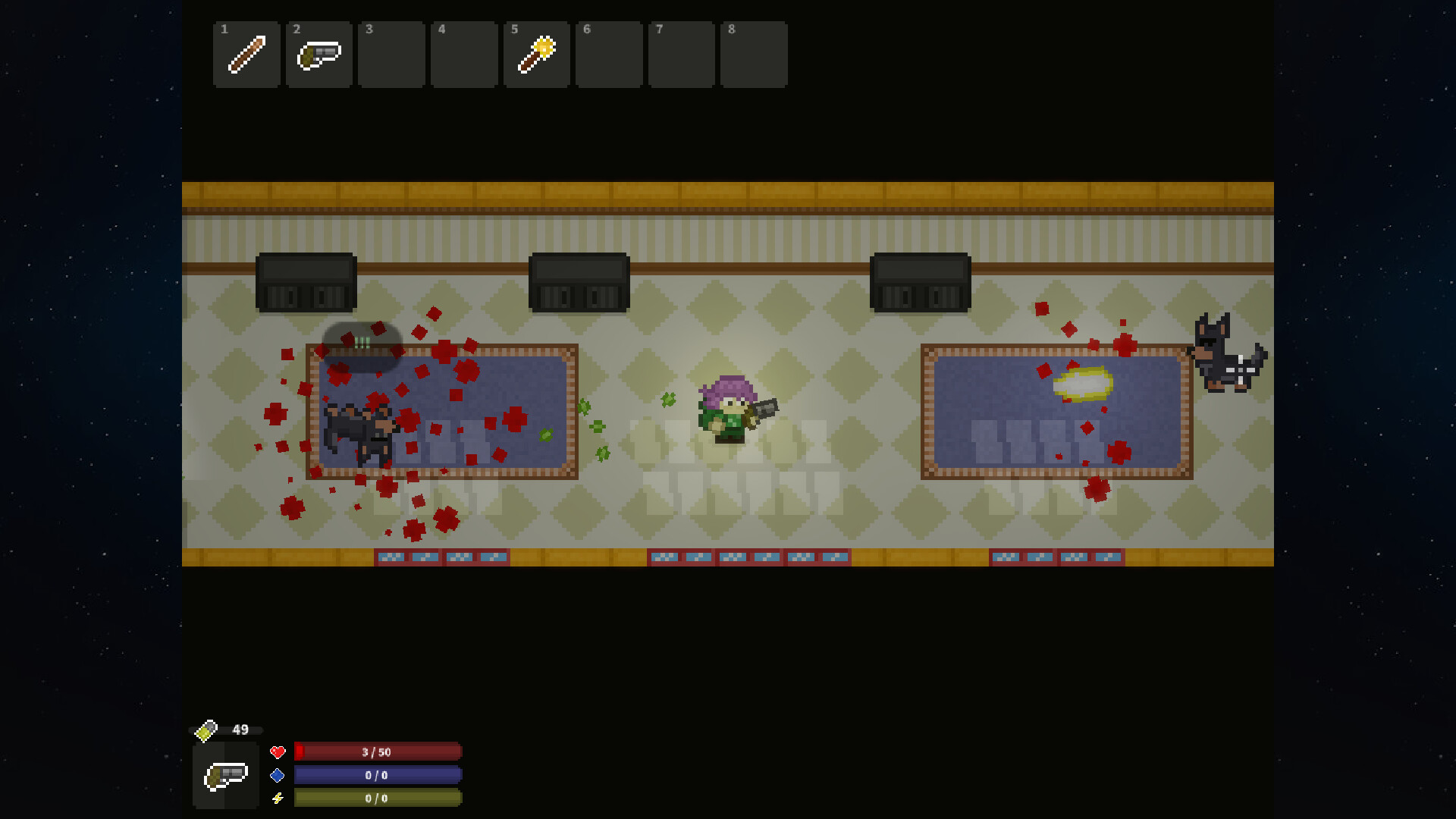Screen dimensions: 1456x819
Task: Select the golden wand in hotbar slot 5
Action: 537,54
